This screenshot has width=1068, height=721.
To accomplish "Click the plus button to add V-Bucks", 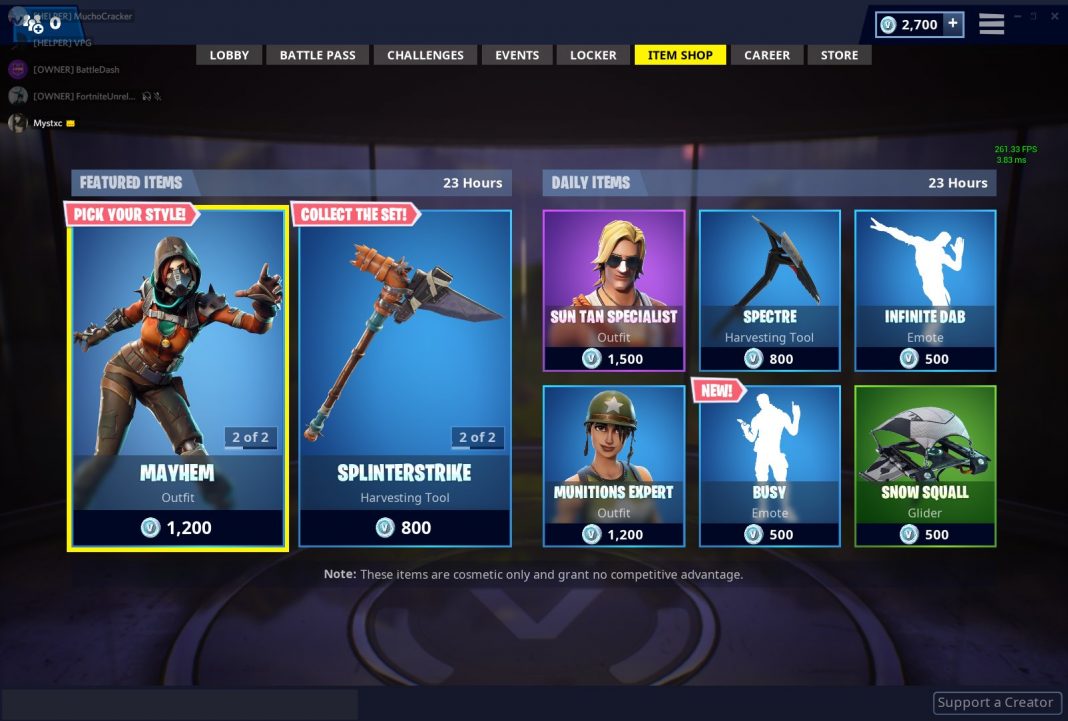I will (x=952, y=24).
